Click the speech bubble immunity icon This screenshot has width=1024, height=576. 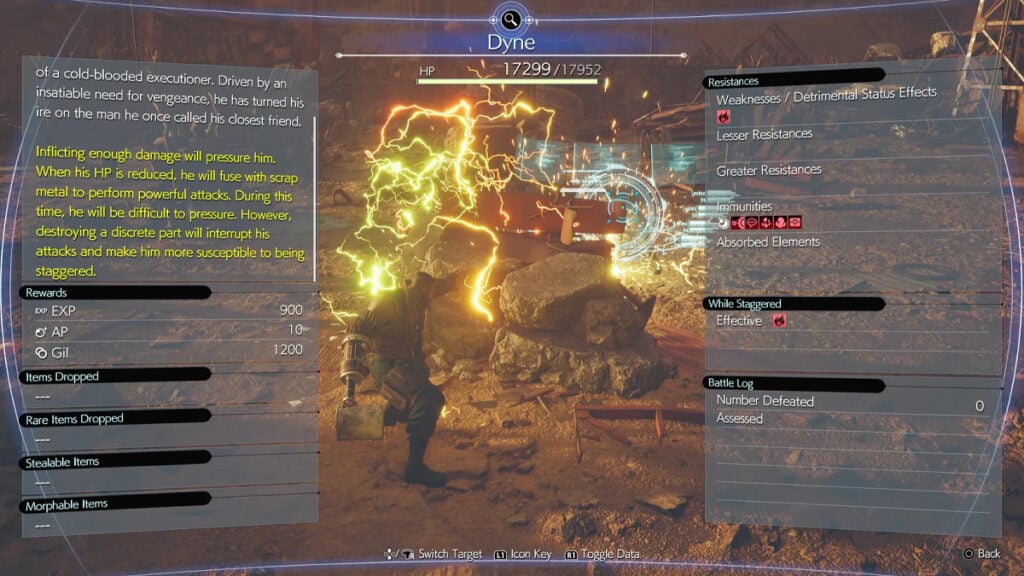(x=750, y=222)
